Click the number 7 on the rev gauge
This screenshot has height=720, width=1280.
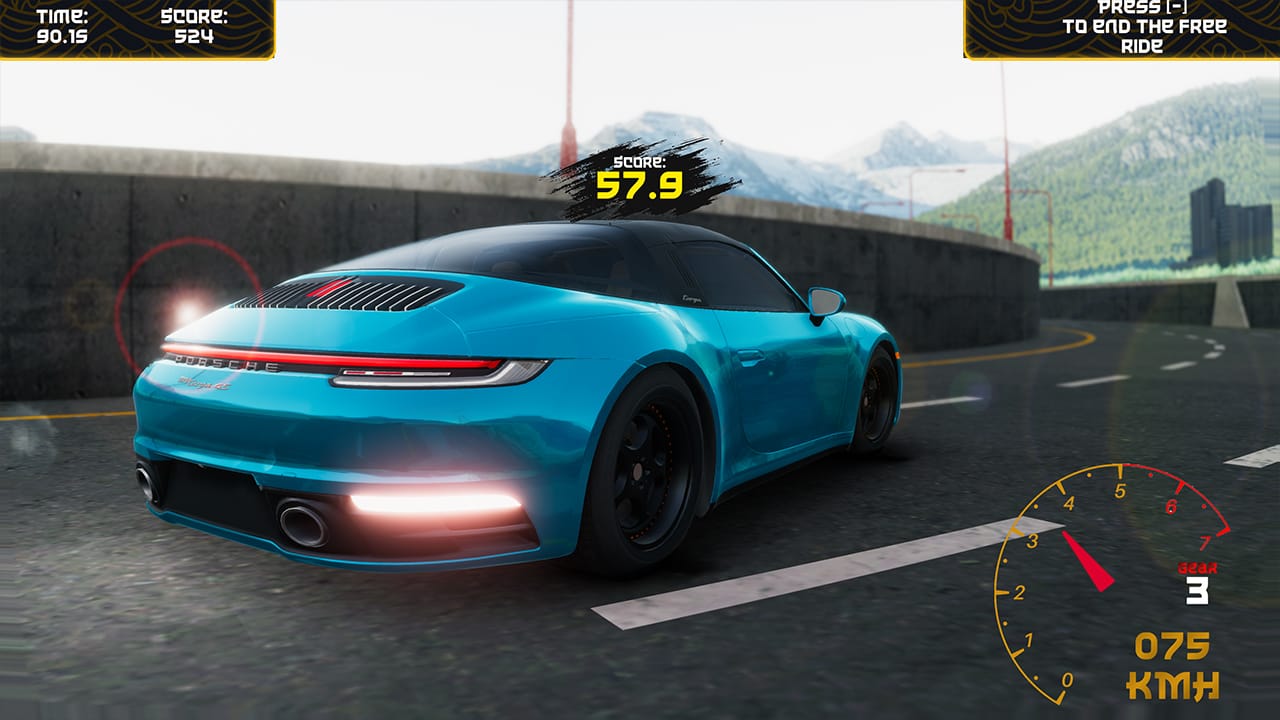[x=1204, y=541]
